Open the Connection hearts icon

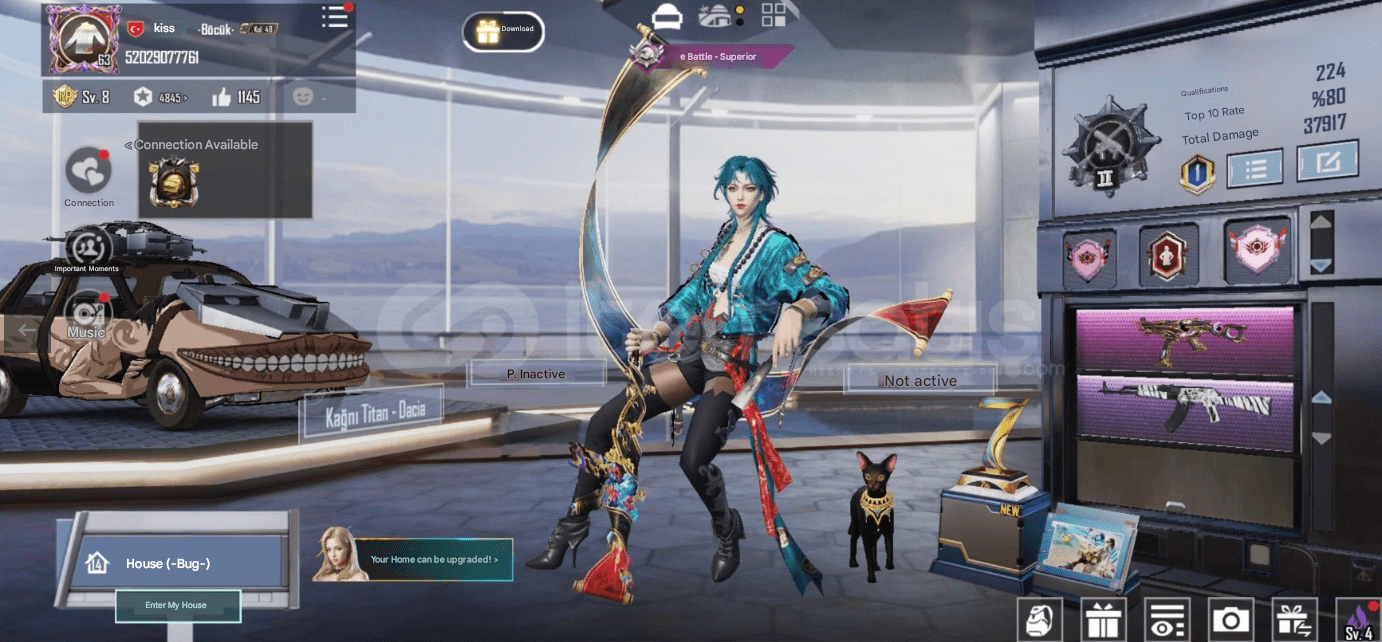89,170
